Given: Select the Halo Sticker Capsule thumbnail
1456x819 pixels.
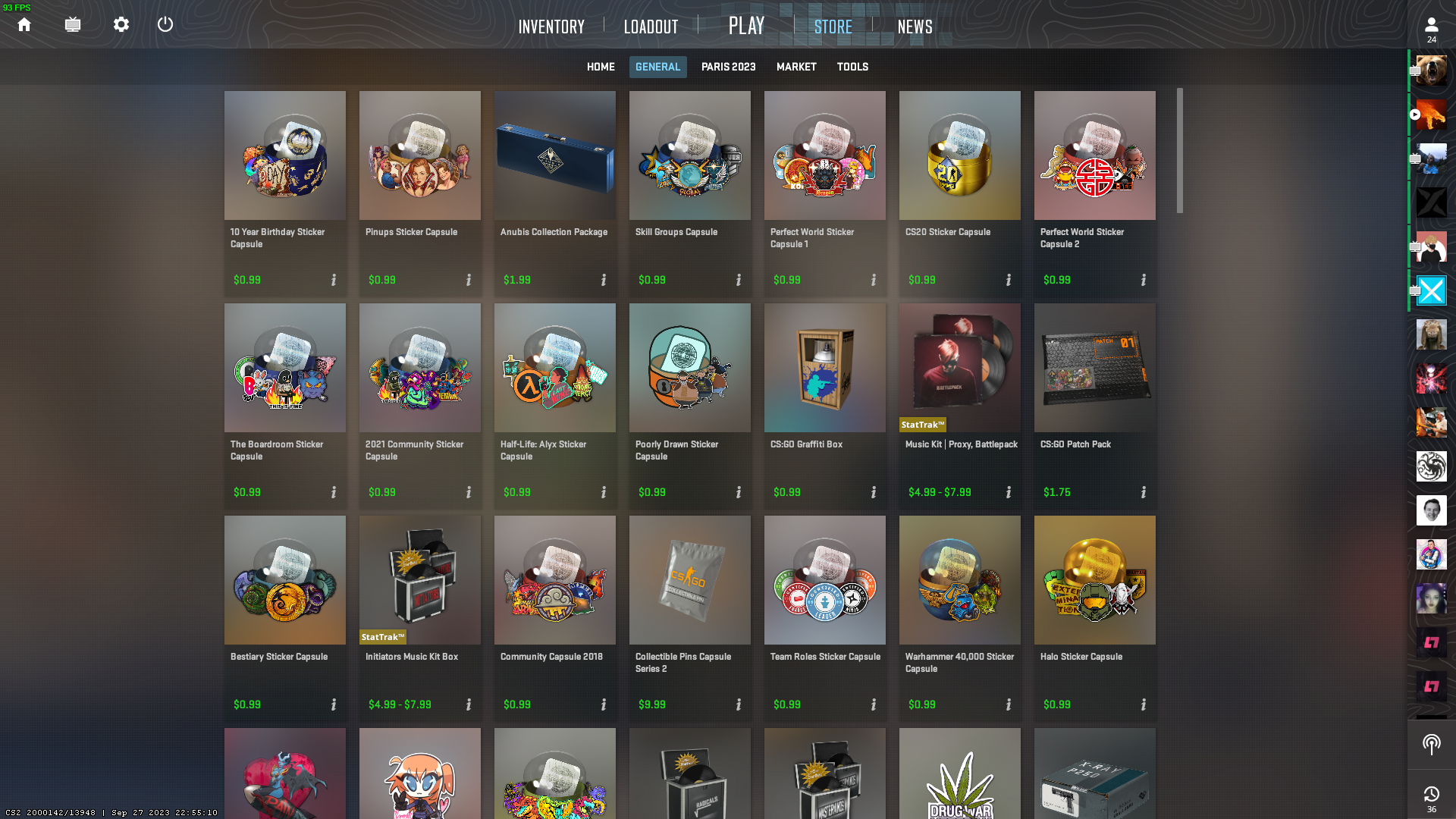Looking at the screenshot, I should (1094, 580).
